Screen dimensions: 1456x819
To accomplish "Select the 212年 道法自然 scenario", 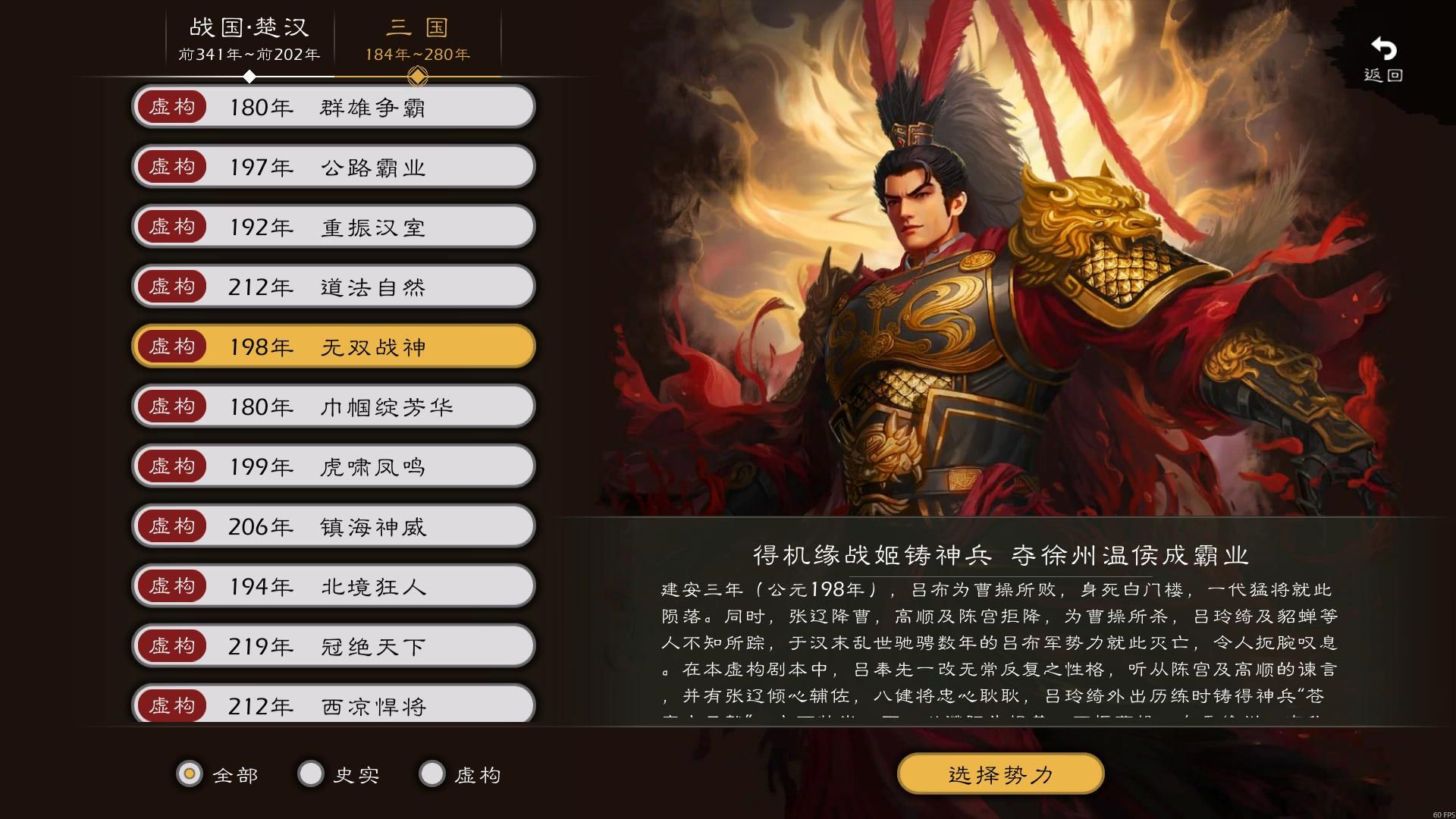I will pyautogui.click(x=334, y=287).
